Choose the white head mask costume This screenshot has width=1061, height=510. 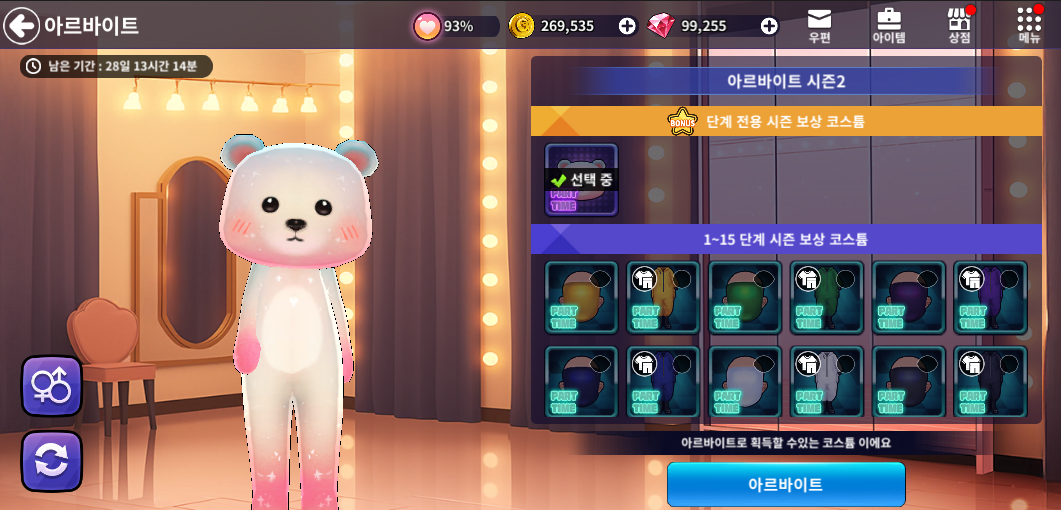pos(745,382)
